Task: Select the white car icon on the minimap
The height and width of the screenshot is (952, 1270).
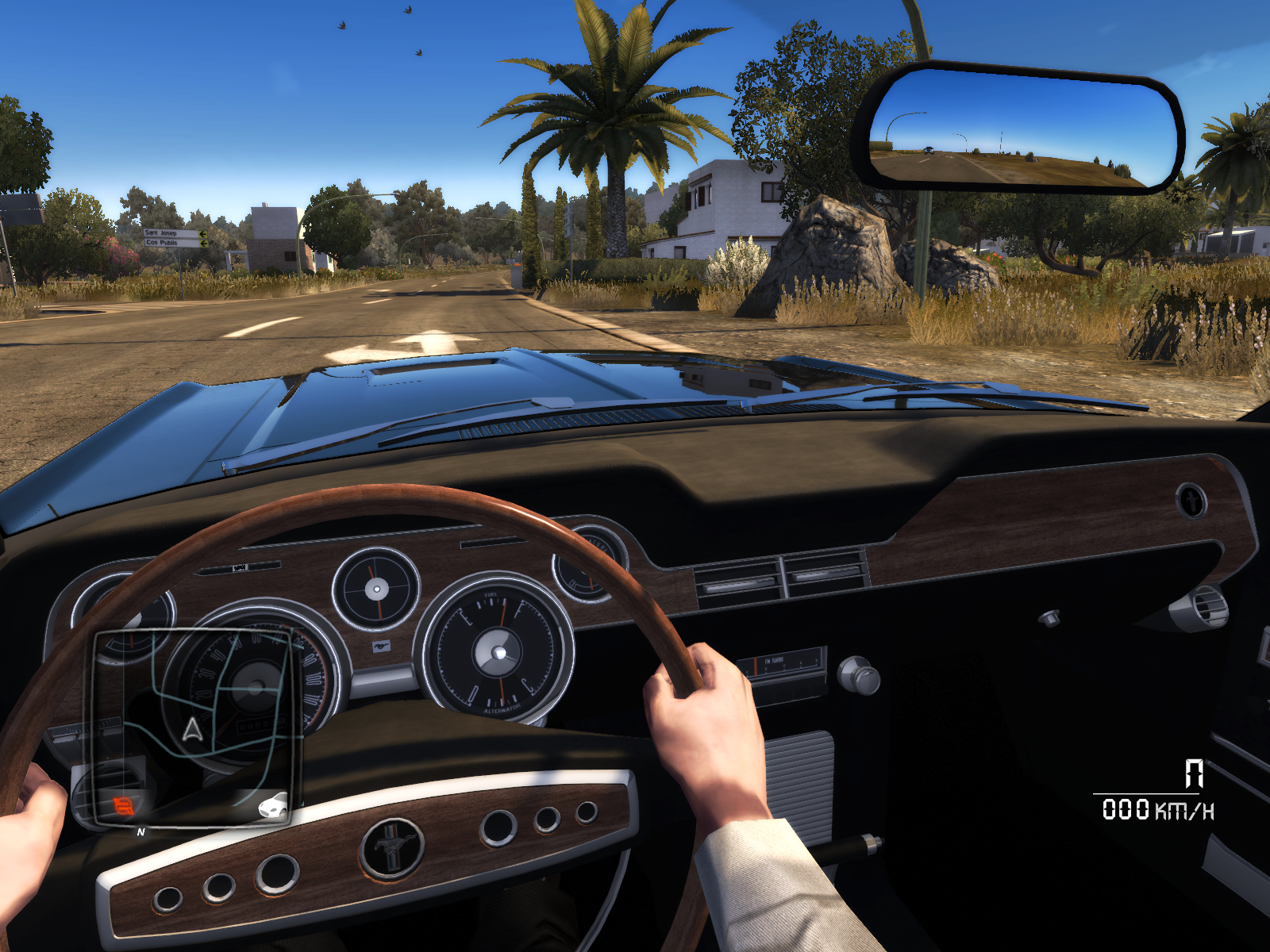Action: click(x=272, y=806)
